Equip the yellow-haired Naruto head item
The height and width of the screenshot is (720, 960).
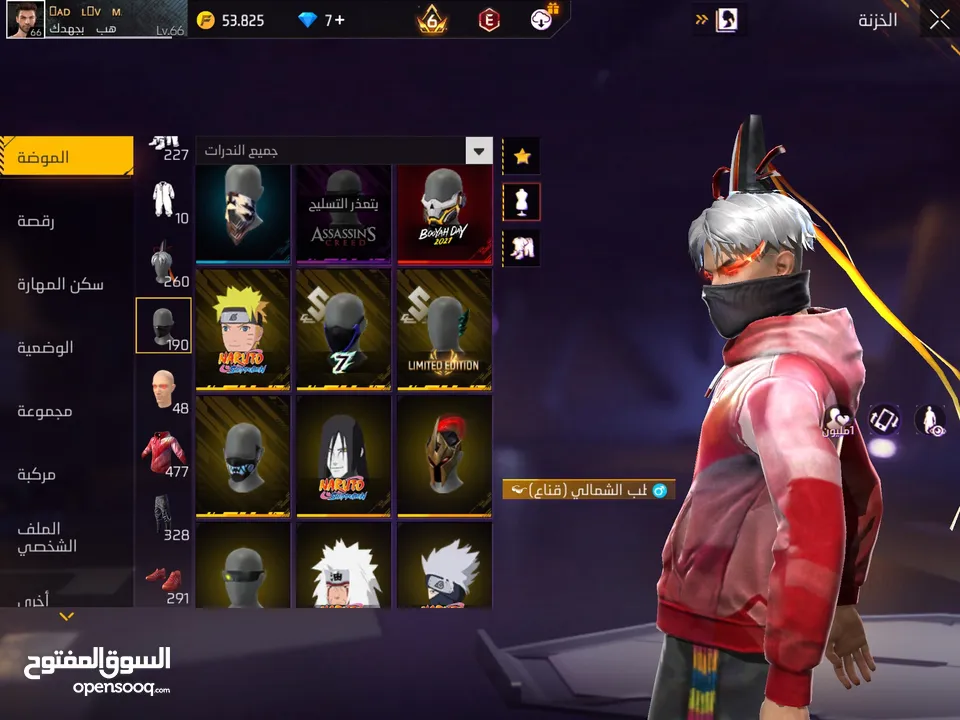point(243,329)
